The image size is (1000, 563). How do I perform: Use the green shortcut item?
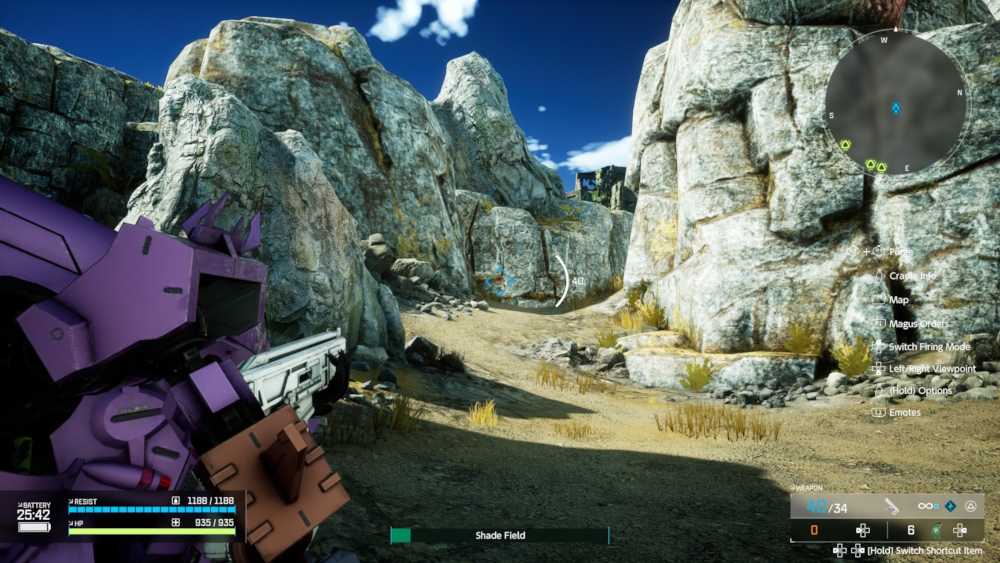pos(936,530)
